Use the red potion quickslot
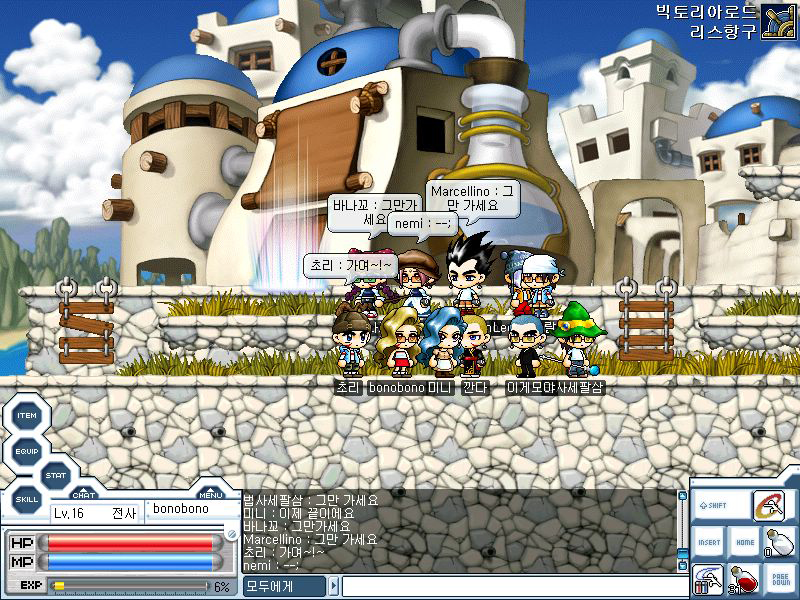This screenshot has height=600, width=800. click(x=744, y=579)
